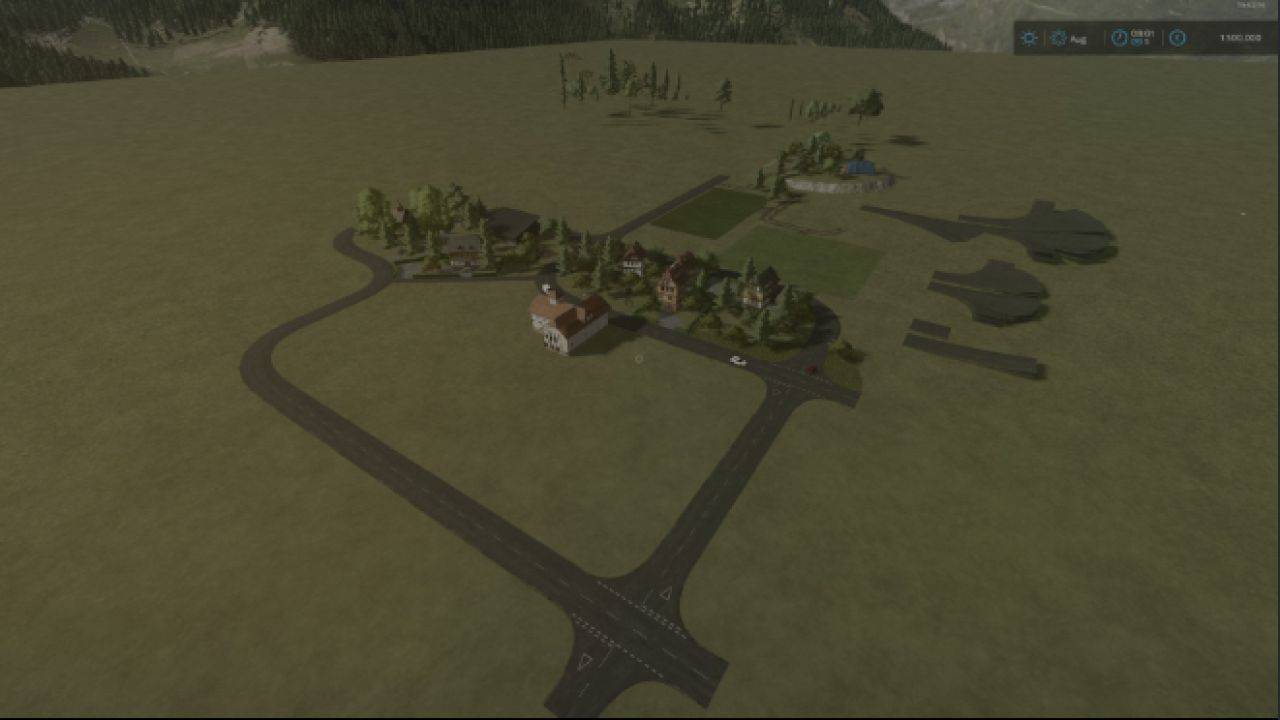
Task: Select the Aug season calendar icon
Action: pyautogui.click(x=1058, y=38)
